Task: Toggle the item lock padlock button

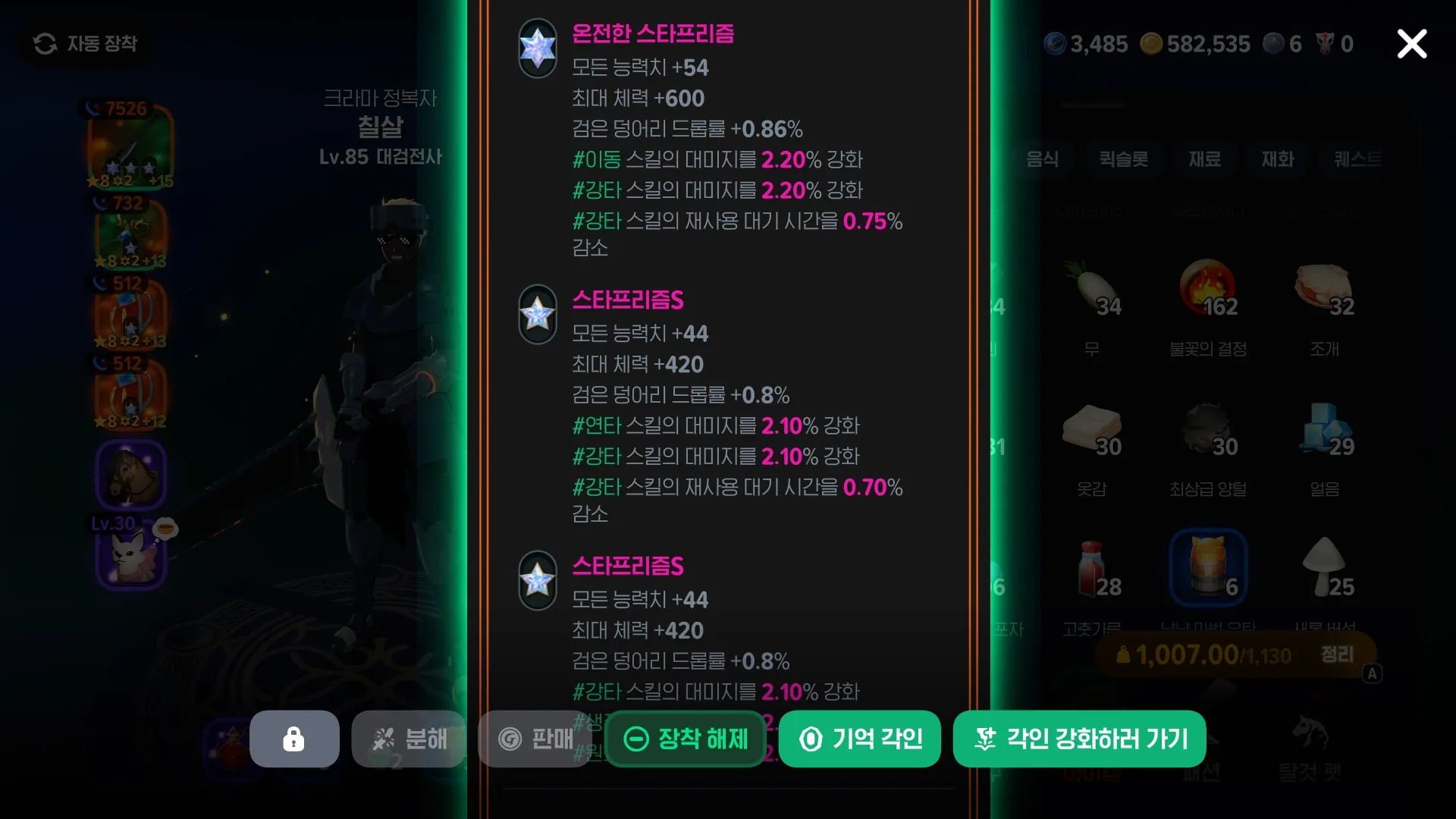Action: (294, 739)
